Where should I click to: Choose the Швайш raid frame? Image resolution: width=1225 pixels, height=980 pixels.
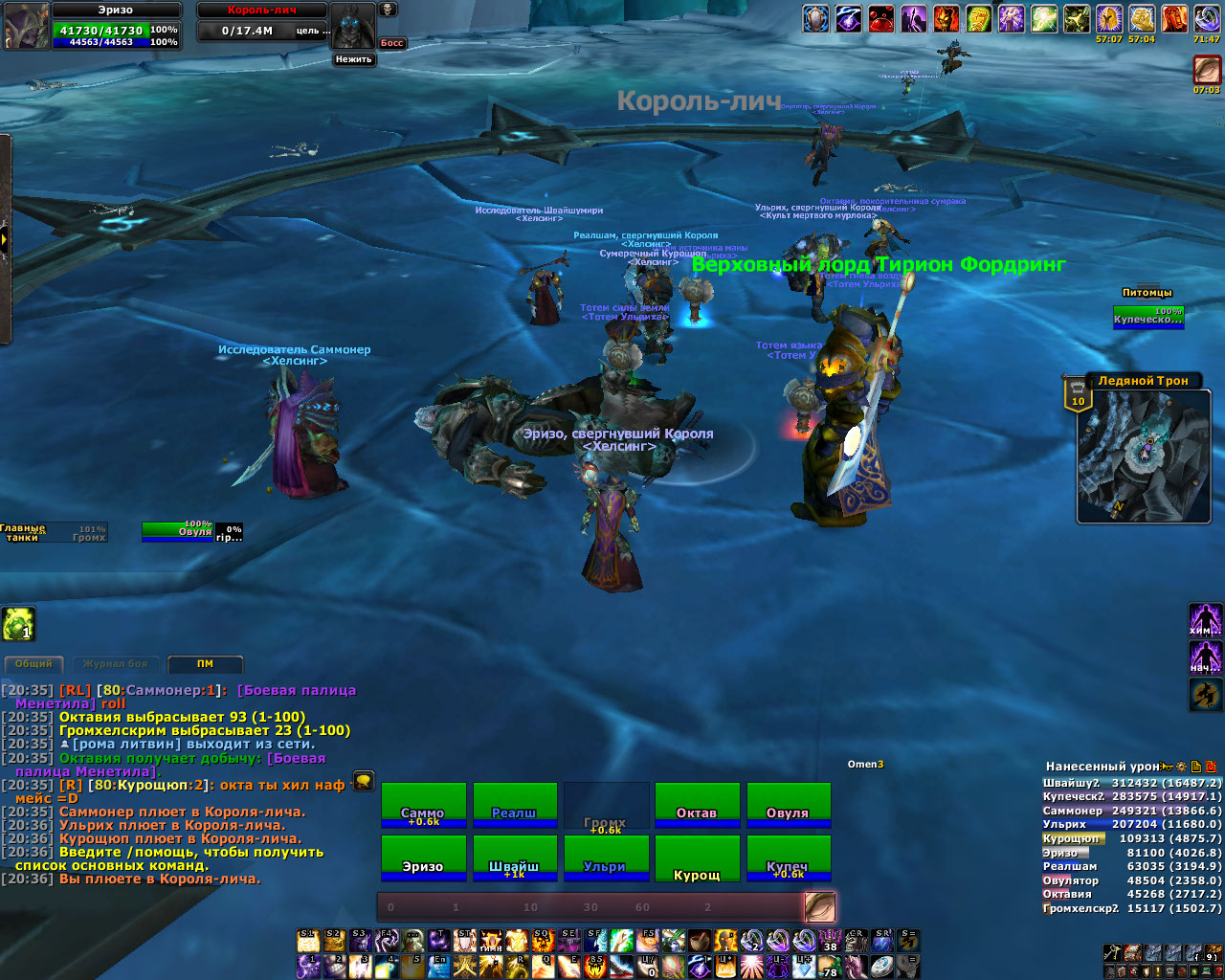coord(514,857)
